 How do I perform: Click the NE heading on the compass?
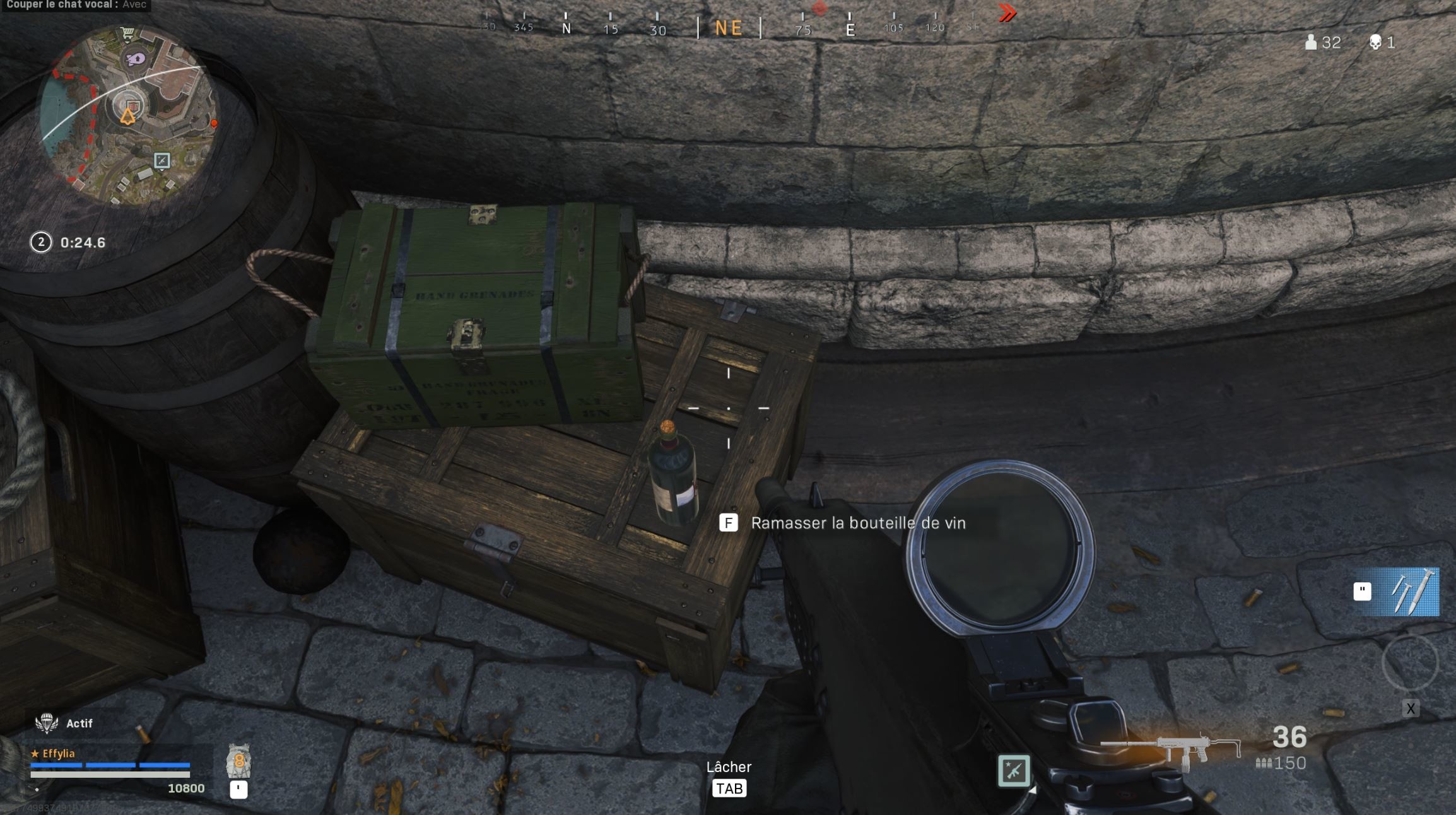point(730,26)
